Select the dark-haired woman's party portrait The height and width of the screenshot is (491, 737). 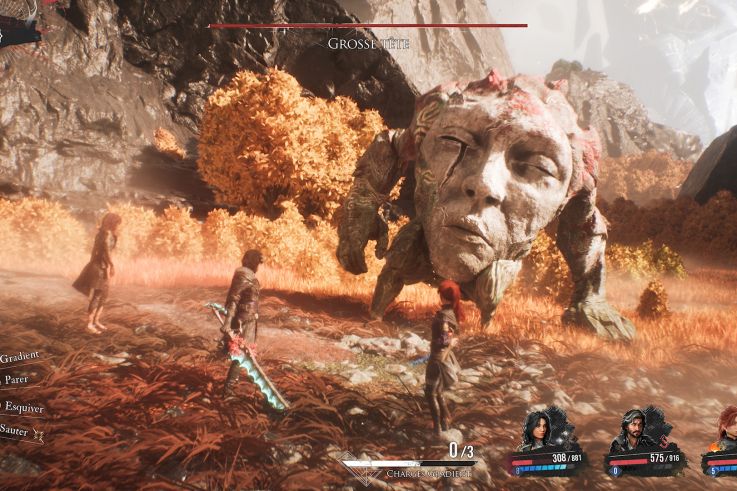click(538, 432)
